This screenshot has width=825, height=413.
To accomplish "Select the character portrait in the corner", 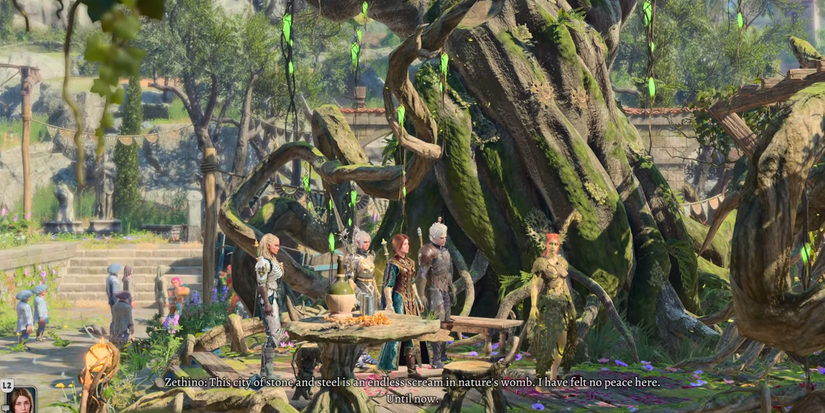I will pyautogui.click(x=21, y=401).
